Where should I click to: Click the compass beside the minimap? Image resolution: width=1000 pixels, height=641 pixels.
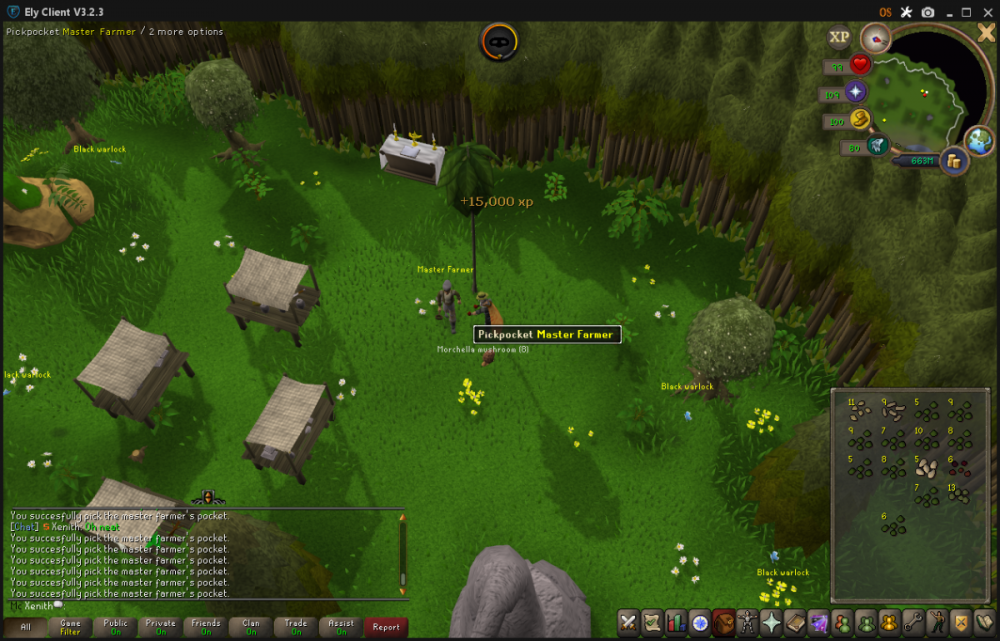pos(875,39)
